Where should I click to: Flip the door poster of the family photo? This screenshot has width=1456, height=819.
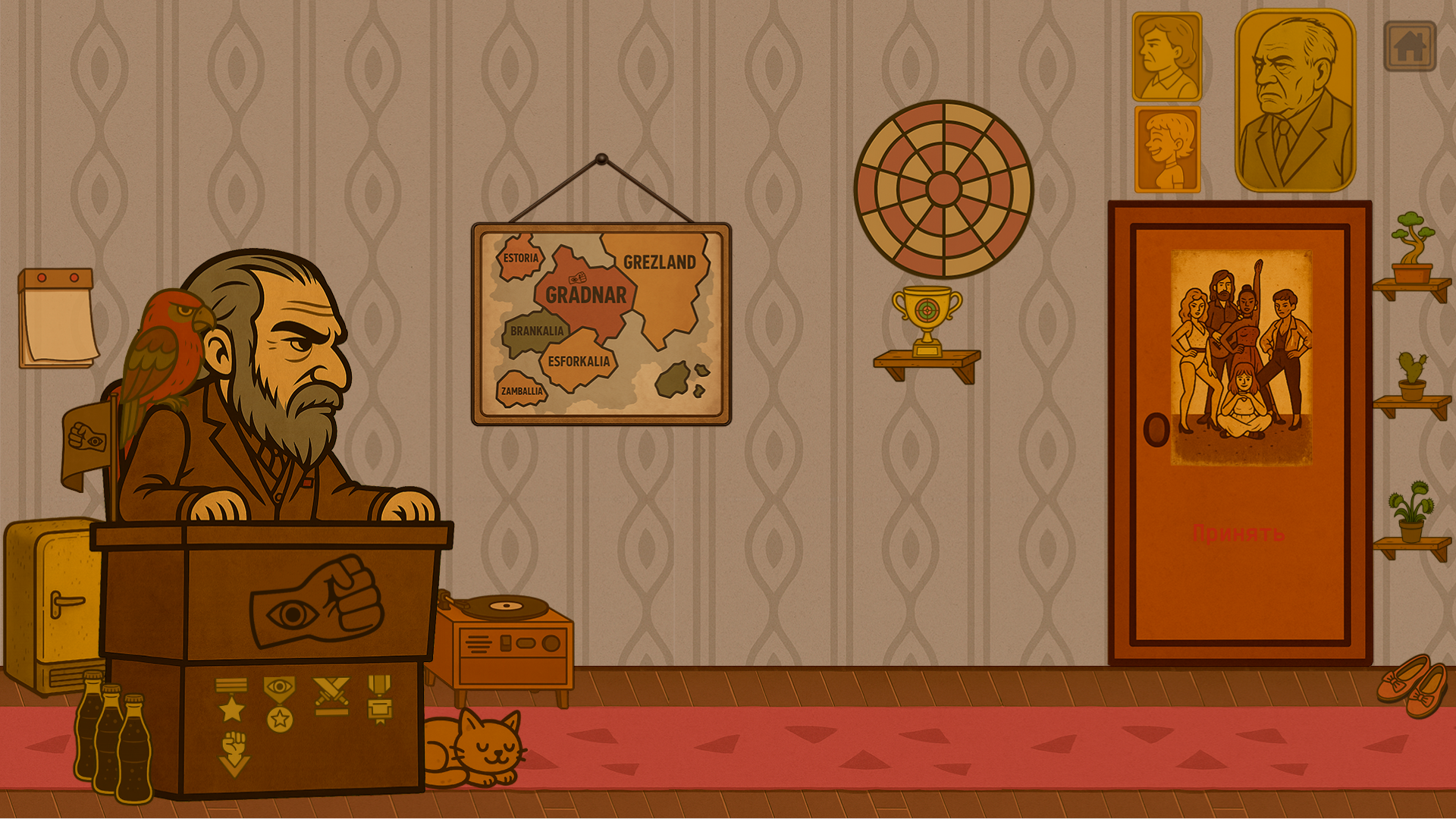tap(1241, 356)
